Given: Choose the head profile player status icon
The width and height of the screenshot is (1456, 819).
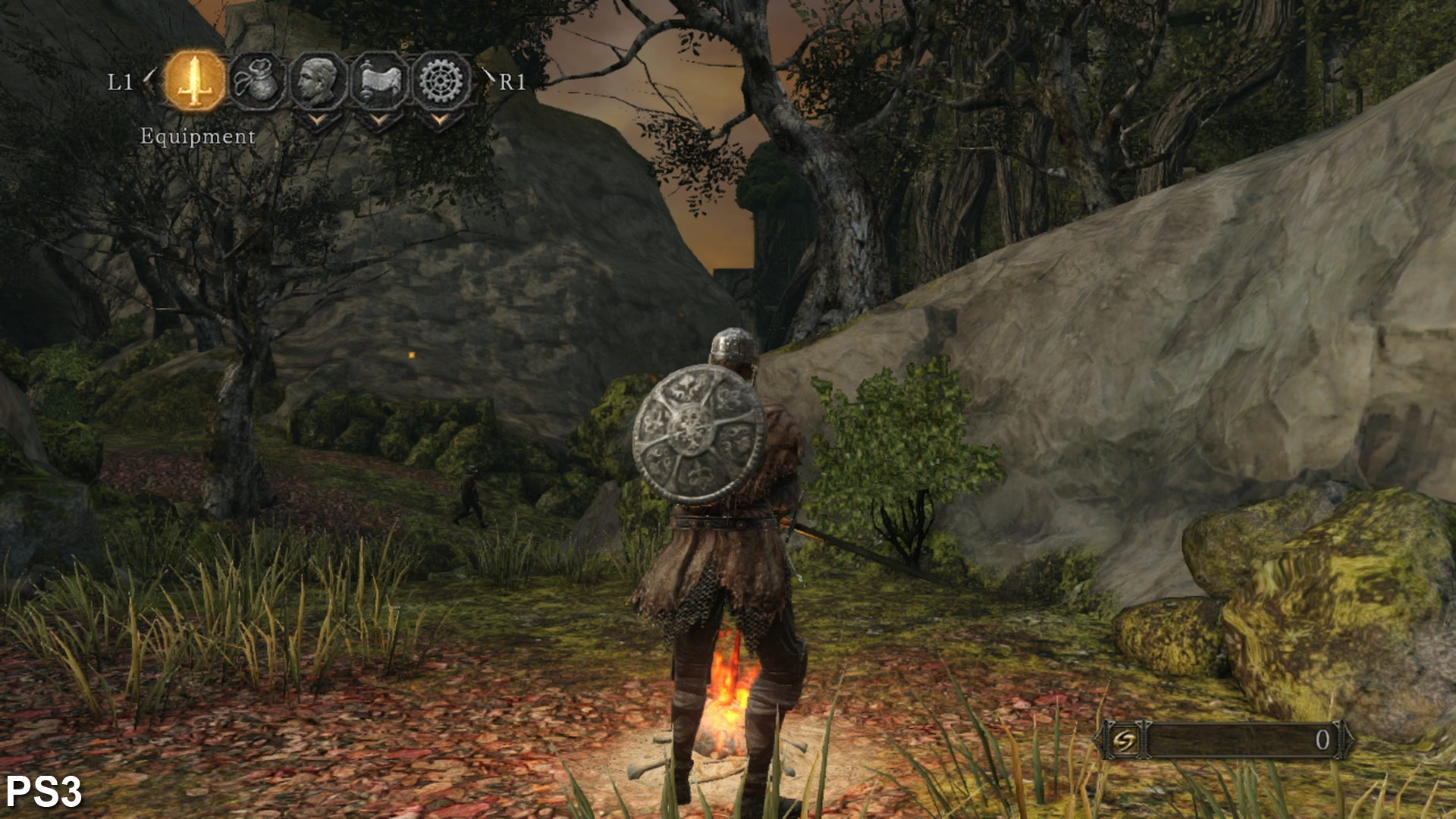Looking at the screenshot, I should [x=318, y=80].
